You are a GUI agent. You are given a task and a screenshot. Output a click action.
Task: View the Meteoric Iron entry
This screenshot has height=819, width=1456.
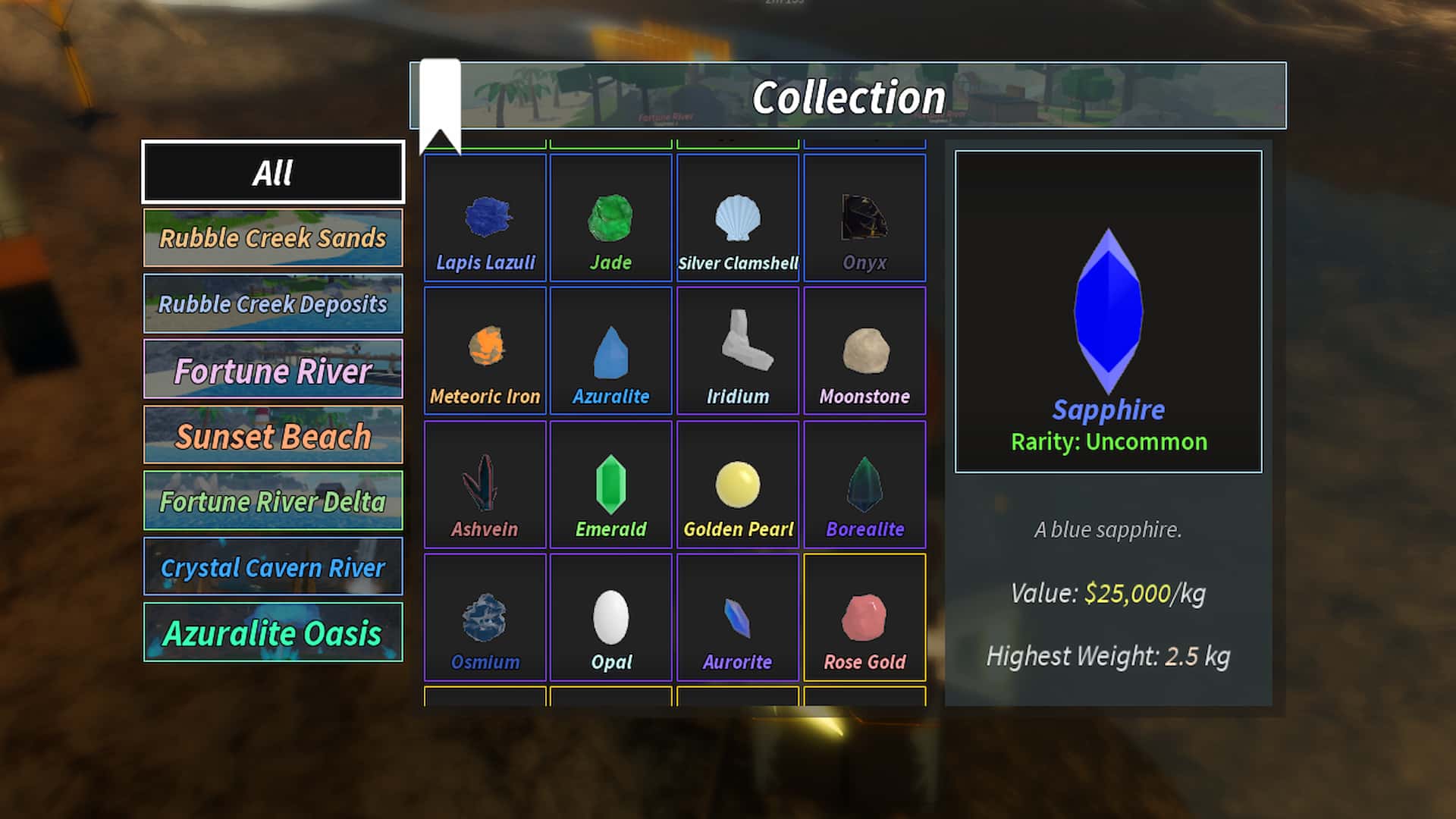[x=485, y=351]
